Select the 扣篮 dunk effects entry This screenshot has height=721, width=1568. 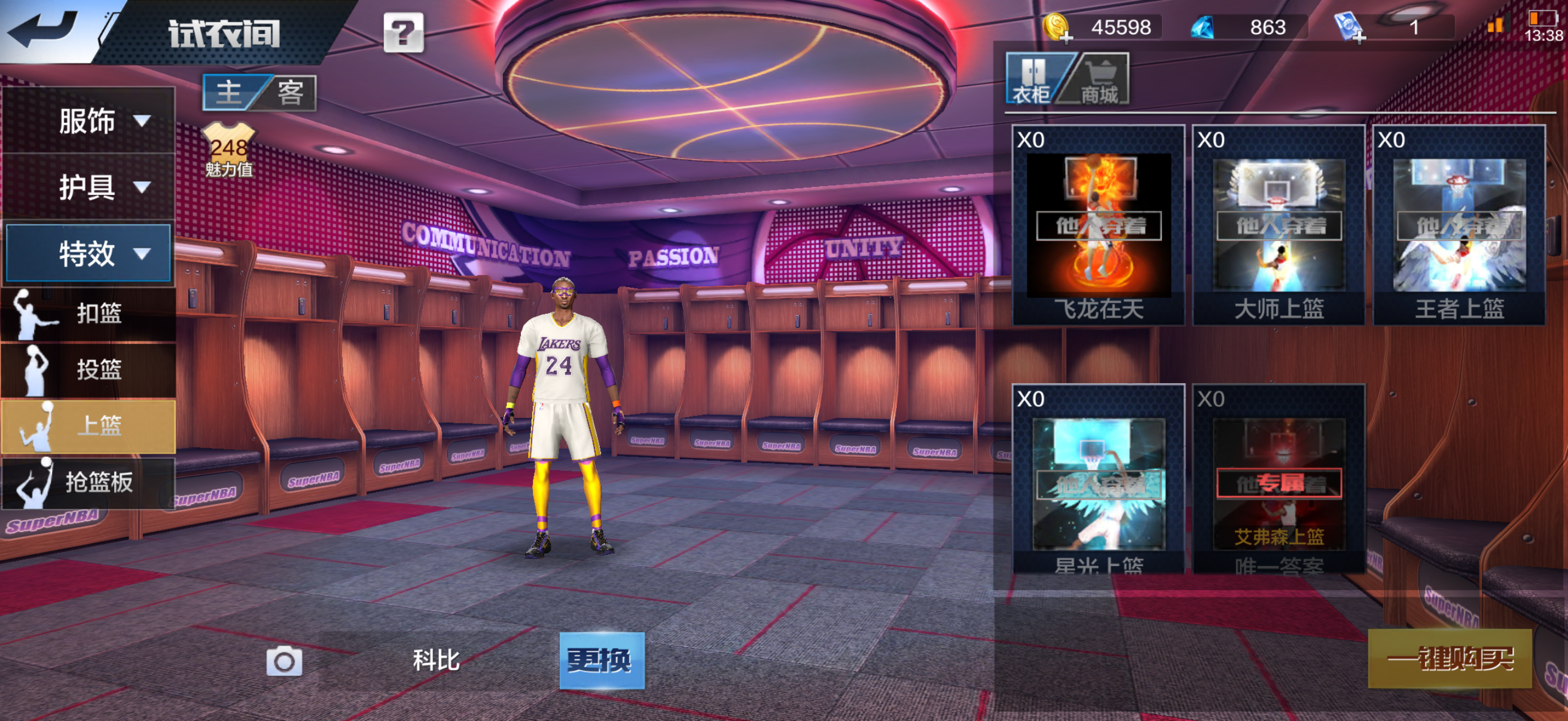click(89, 313)
